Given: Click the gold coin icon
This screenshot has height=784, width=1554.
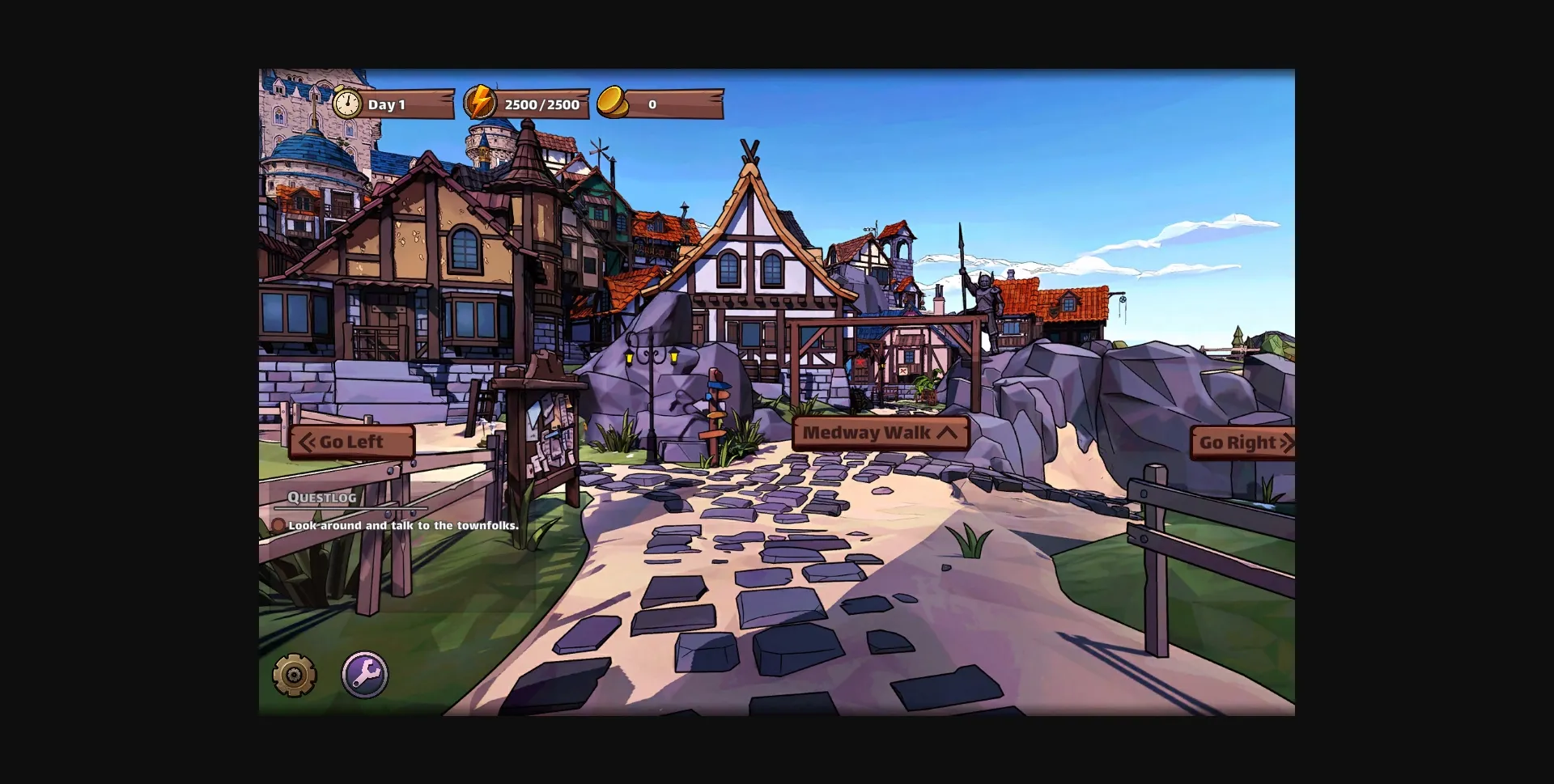Looking at the screenshot, I should pyautogui.click(x=613, y=103).
